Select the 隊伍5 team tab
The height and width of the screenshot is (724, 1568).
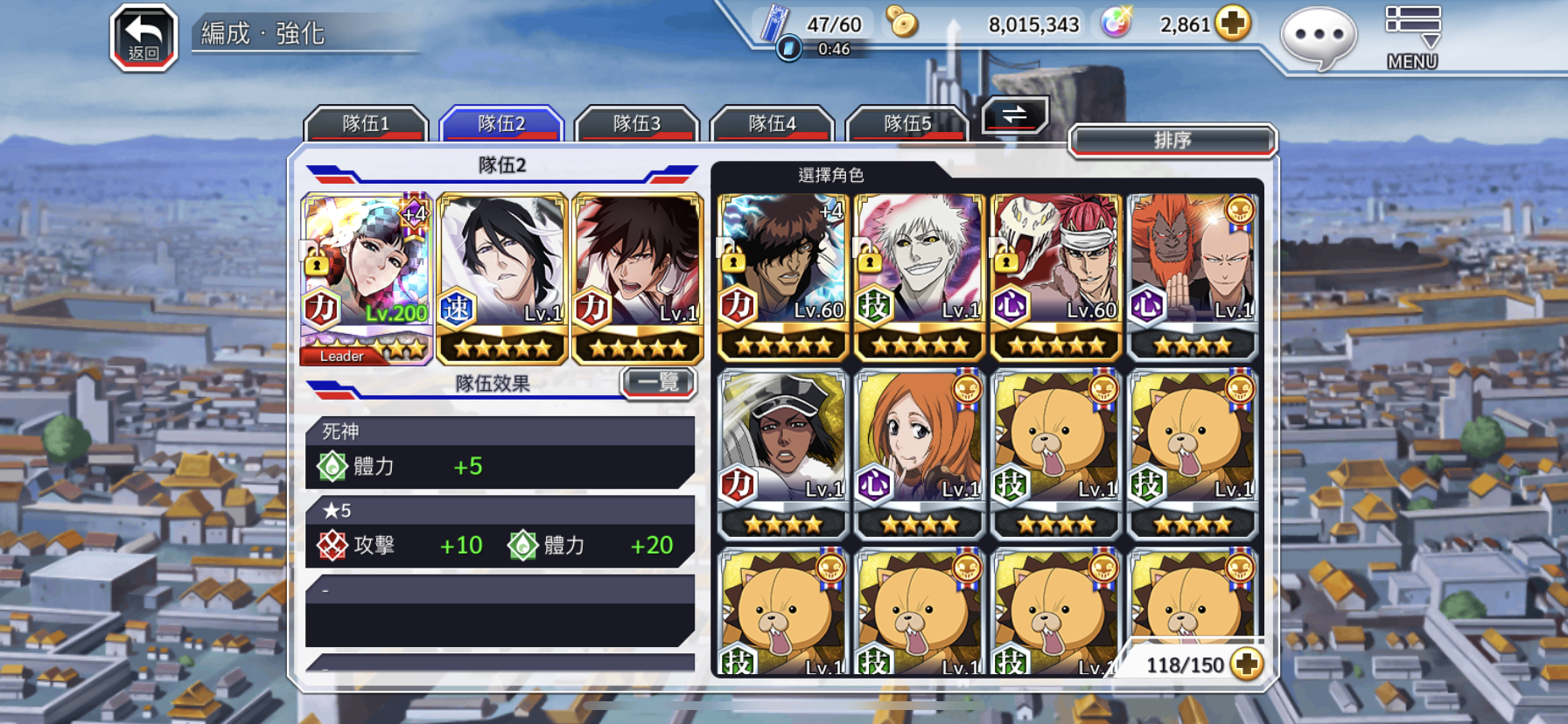pyautogui.click(x=907, y=124)
